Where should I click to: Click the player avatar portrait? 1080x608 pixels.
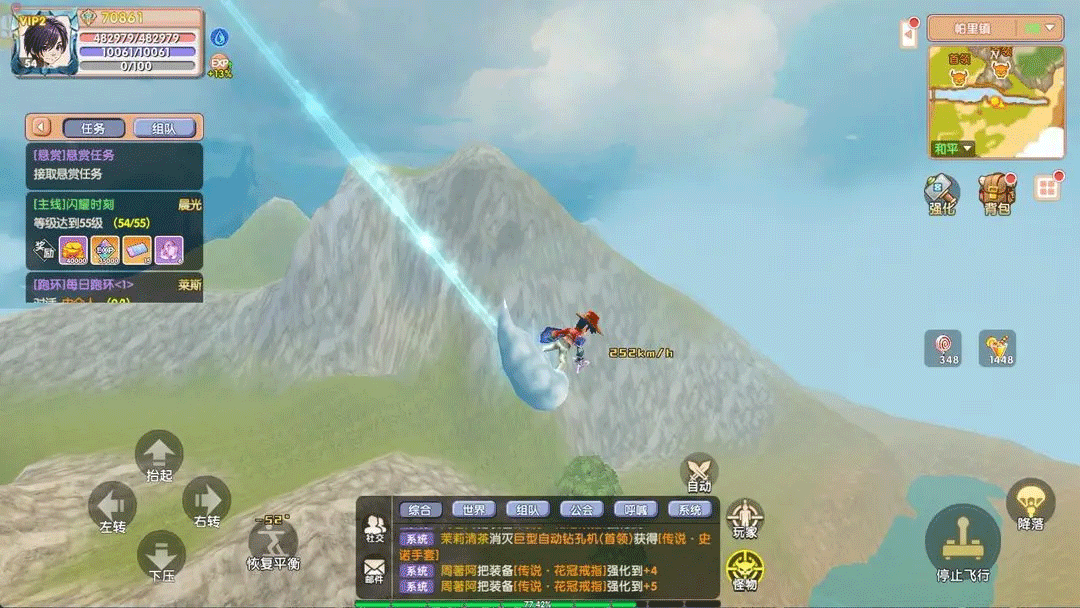(x=46, y=41)
